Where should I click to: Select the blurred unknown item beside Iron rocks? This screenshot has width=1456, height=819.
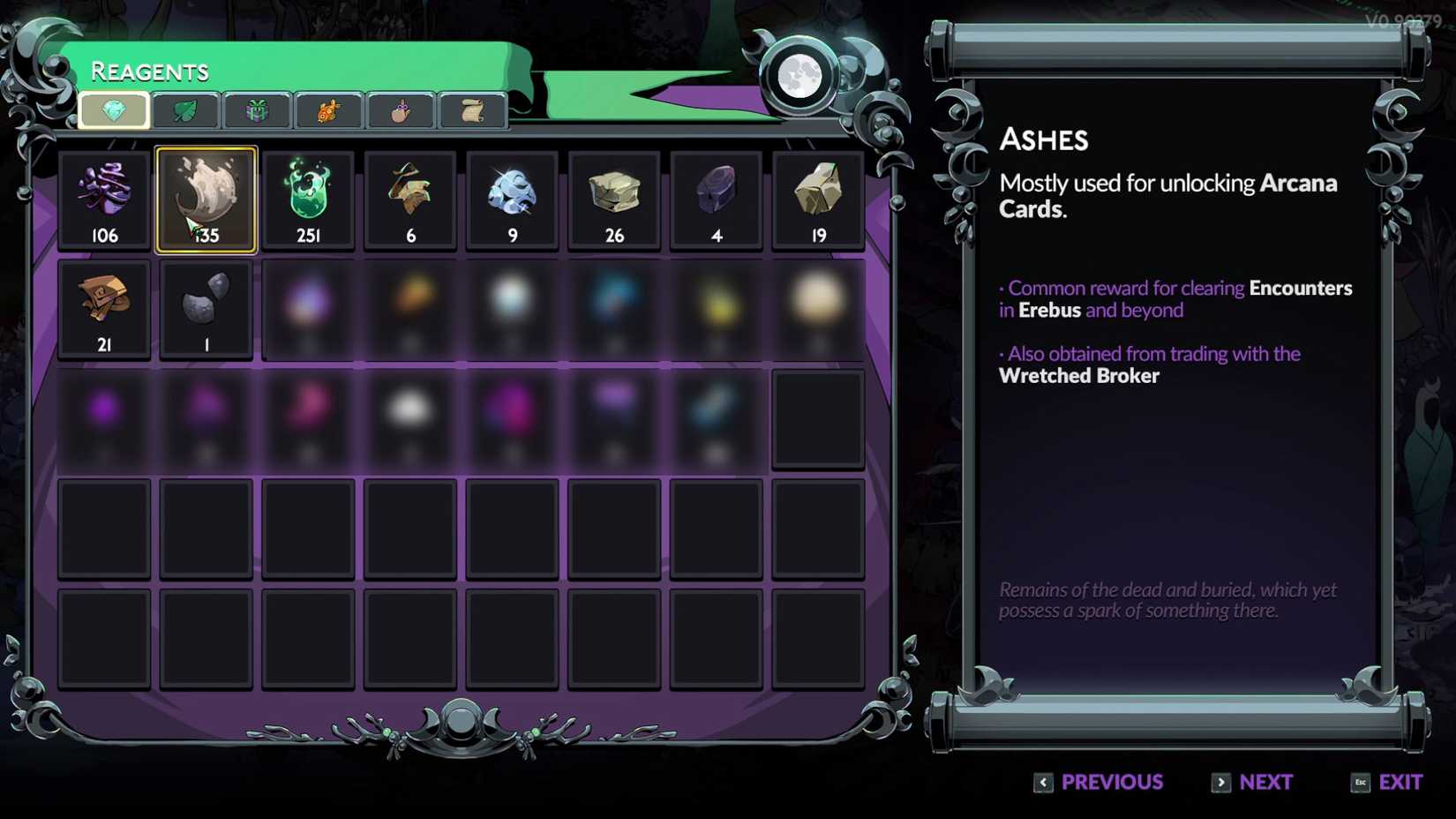coord(308,308)
